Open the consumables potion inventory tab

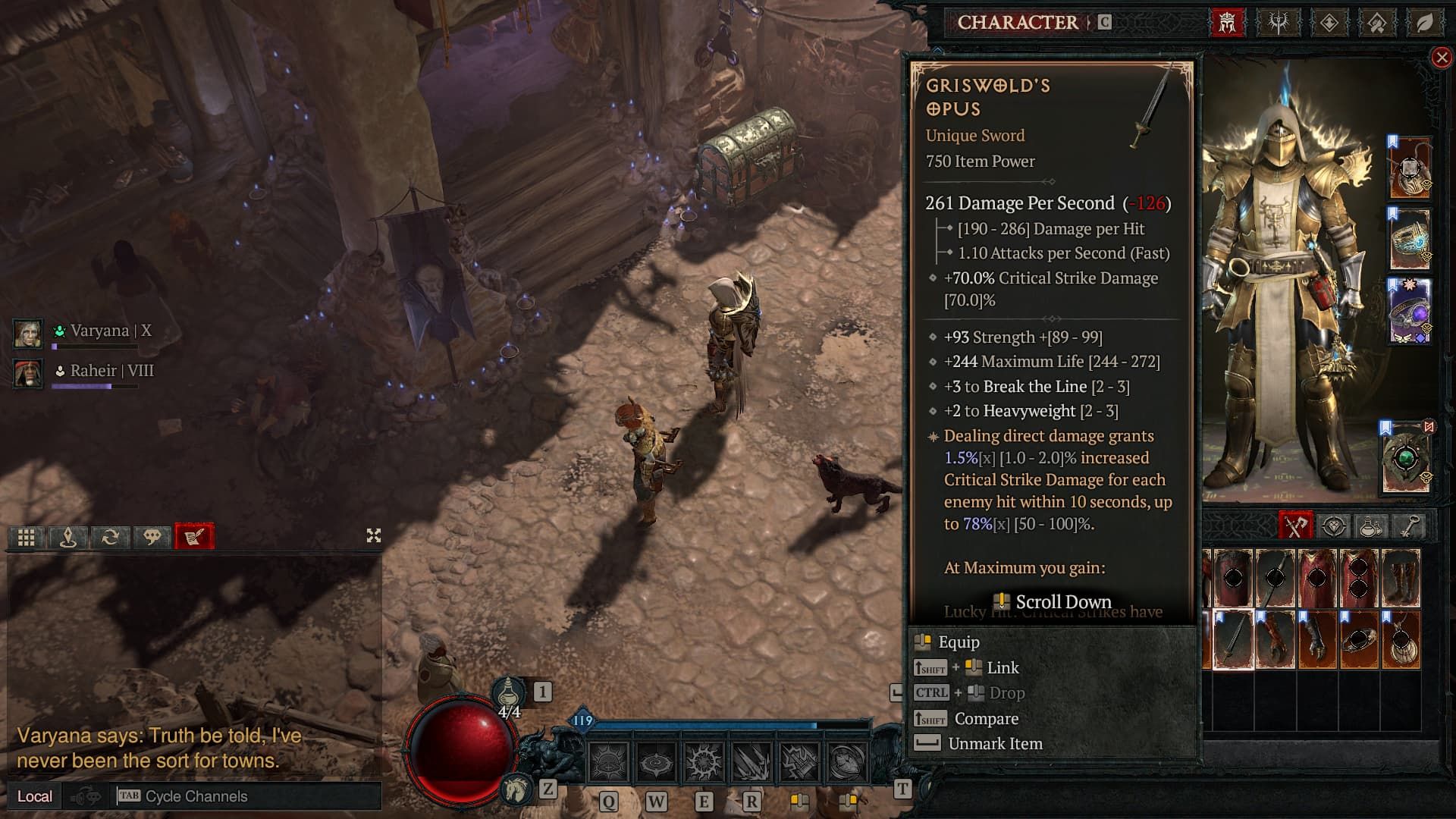pos(1370,526)
